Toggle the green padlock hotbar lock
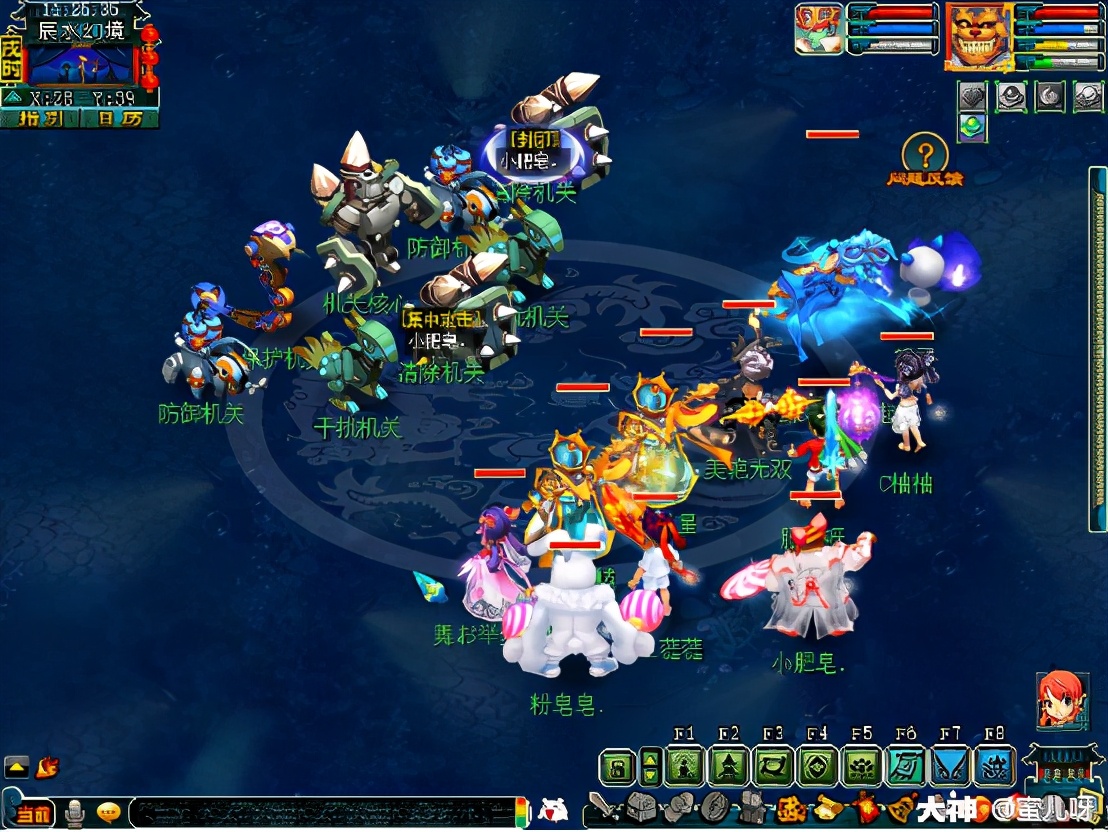1108x832 pixels. point(618,768)
